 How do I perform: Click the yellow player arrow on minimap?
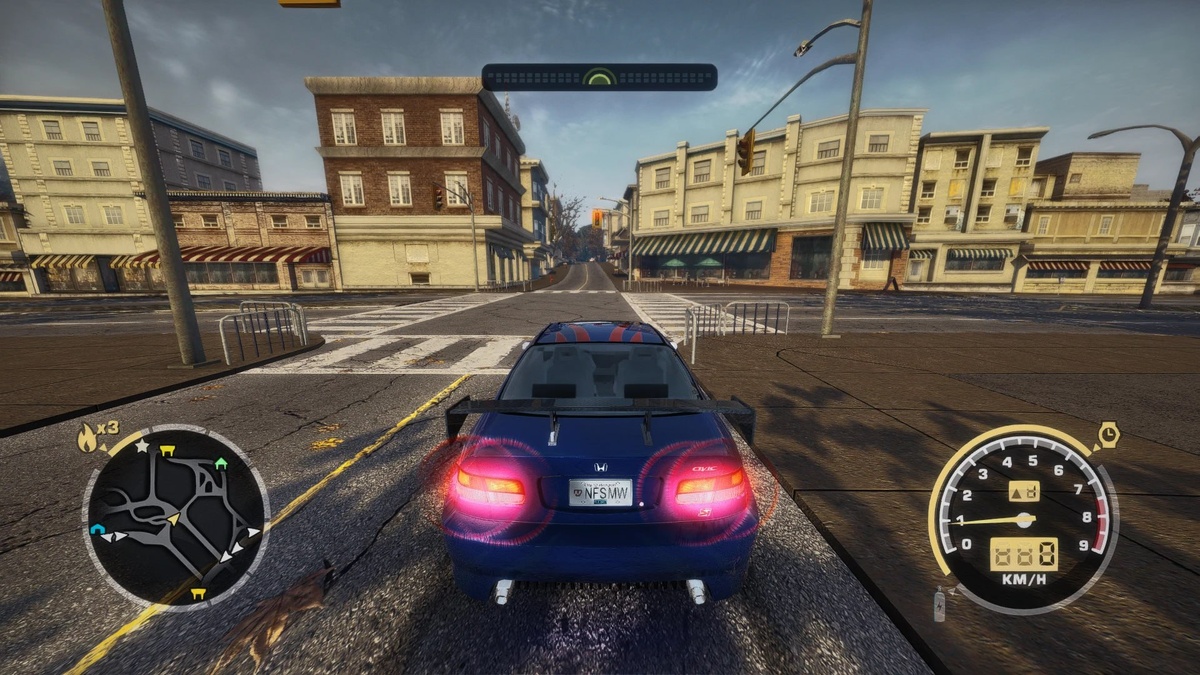pyautogui.click(x=174, y=518)
